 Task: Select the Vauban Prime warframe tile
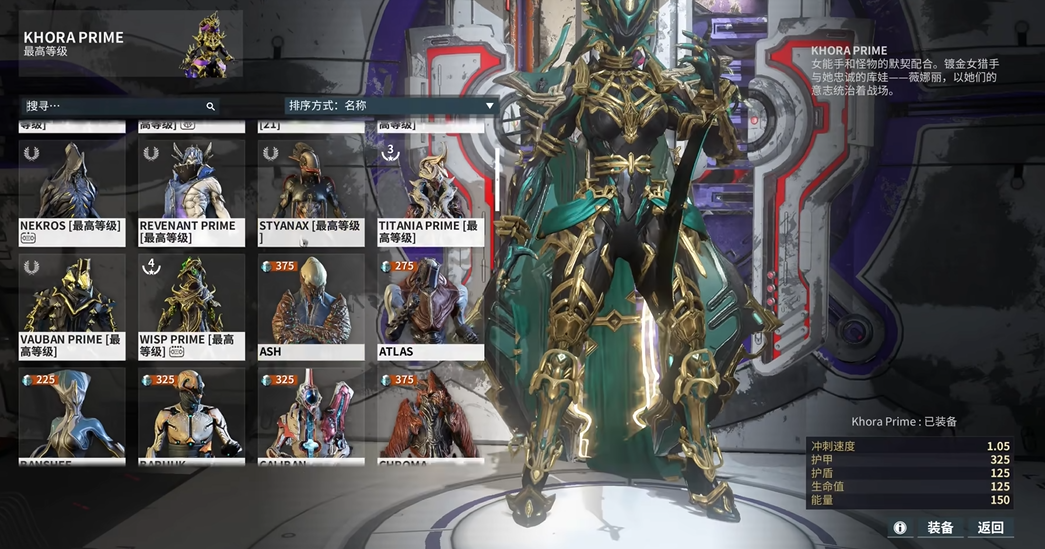tap(72, 306)
